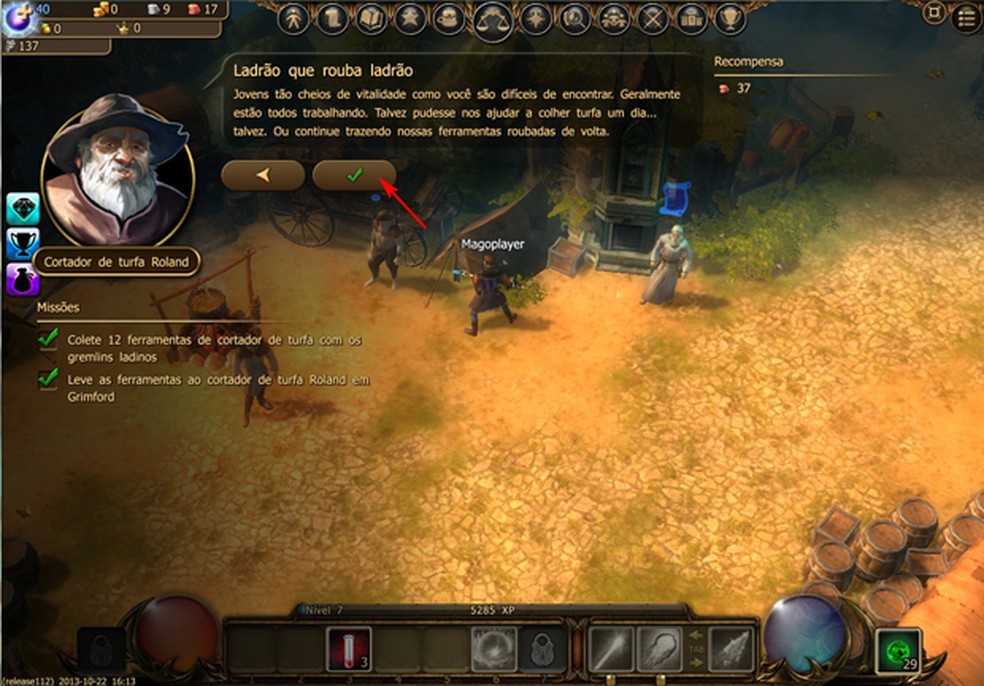The height and width of the screenshot is (686, 984).
Task: Go back using the yellow arrow button
Action: click(x=263, y=175)
